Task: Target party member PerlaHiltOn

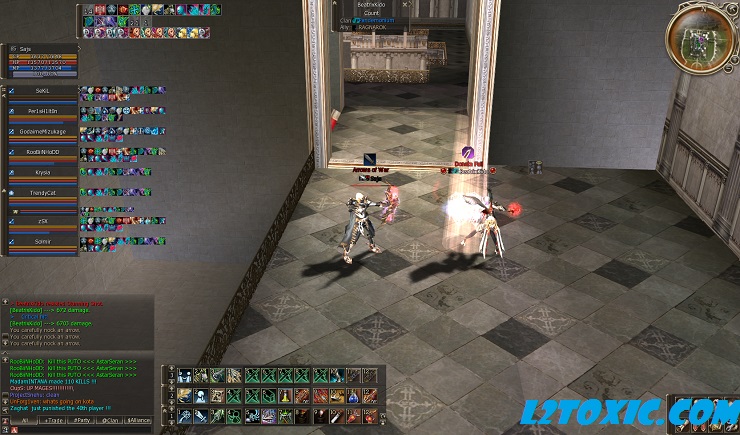Action: [x=43, y=111]
